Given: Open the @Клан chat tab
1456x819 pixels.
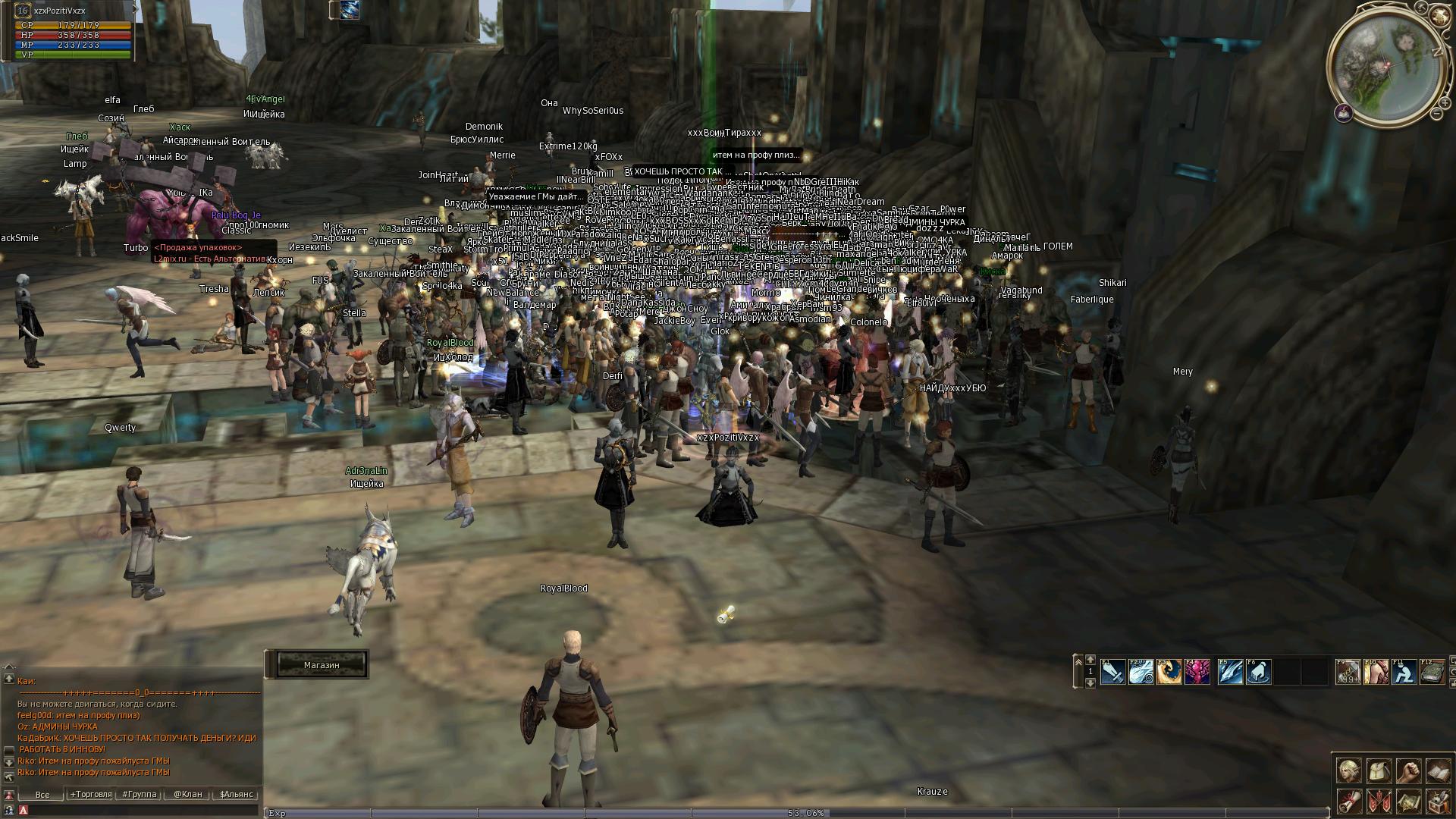Looking at the screenshot, I should point(187,794).
